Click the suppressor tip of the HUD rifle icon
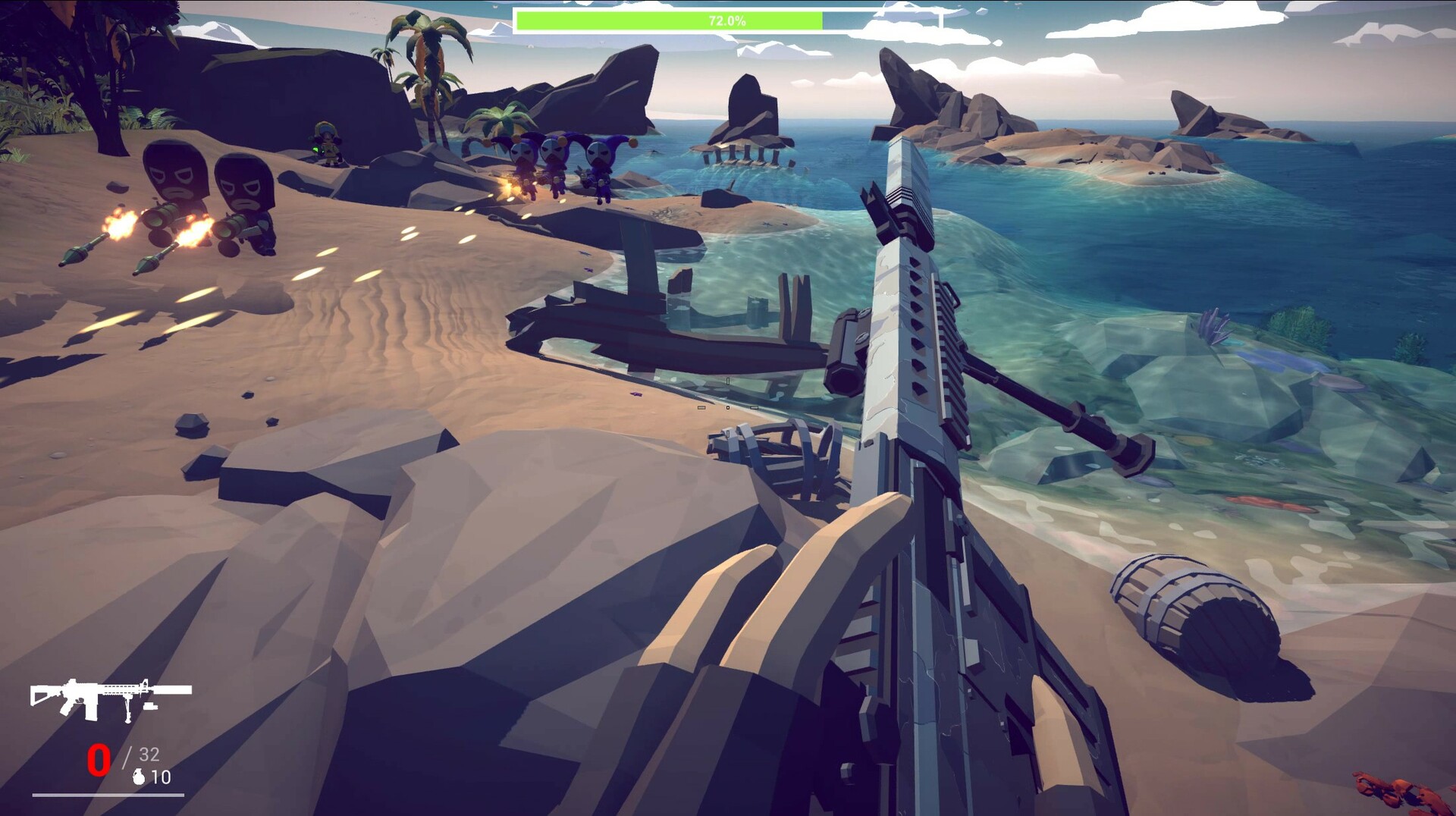 (190, 689)
